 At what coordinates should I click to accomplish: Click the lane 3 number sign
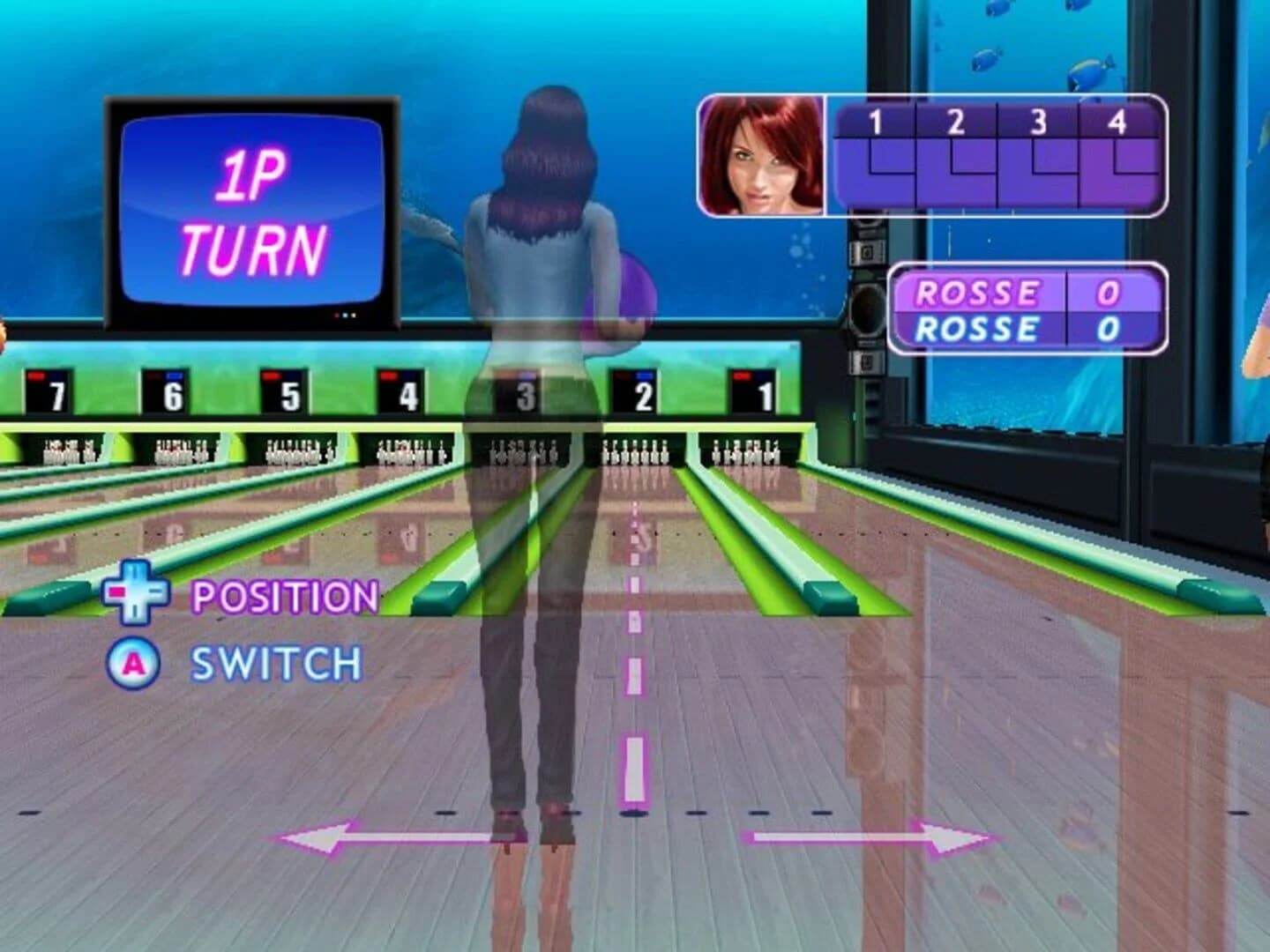[527, 392]
